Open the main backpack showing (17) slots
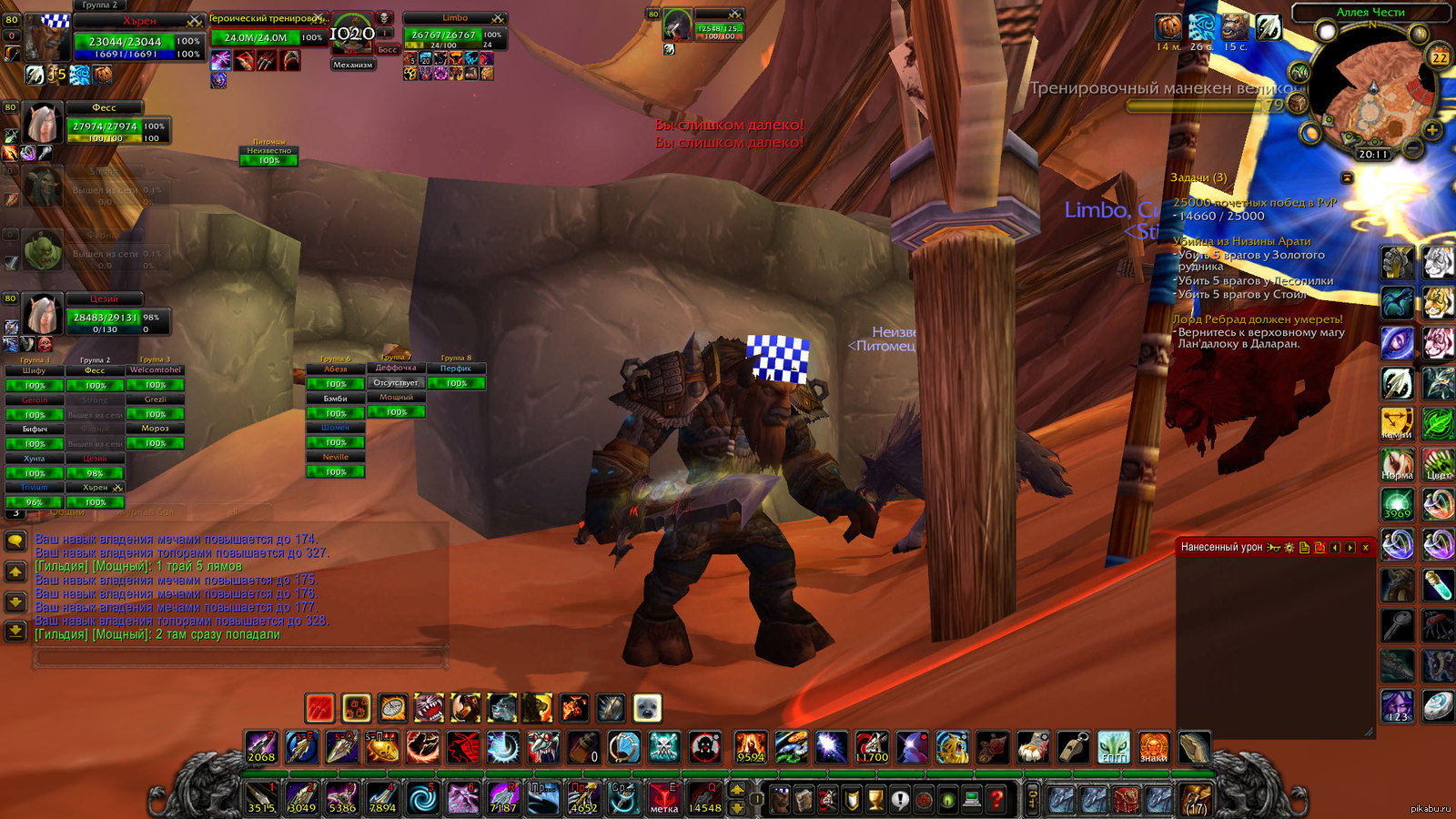The height and width of the screenshot is (819, 1456). [x=1196, y=800]
